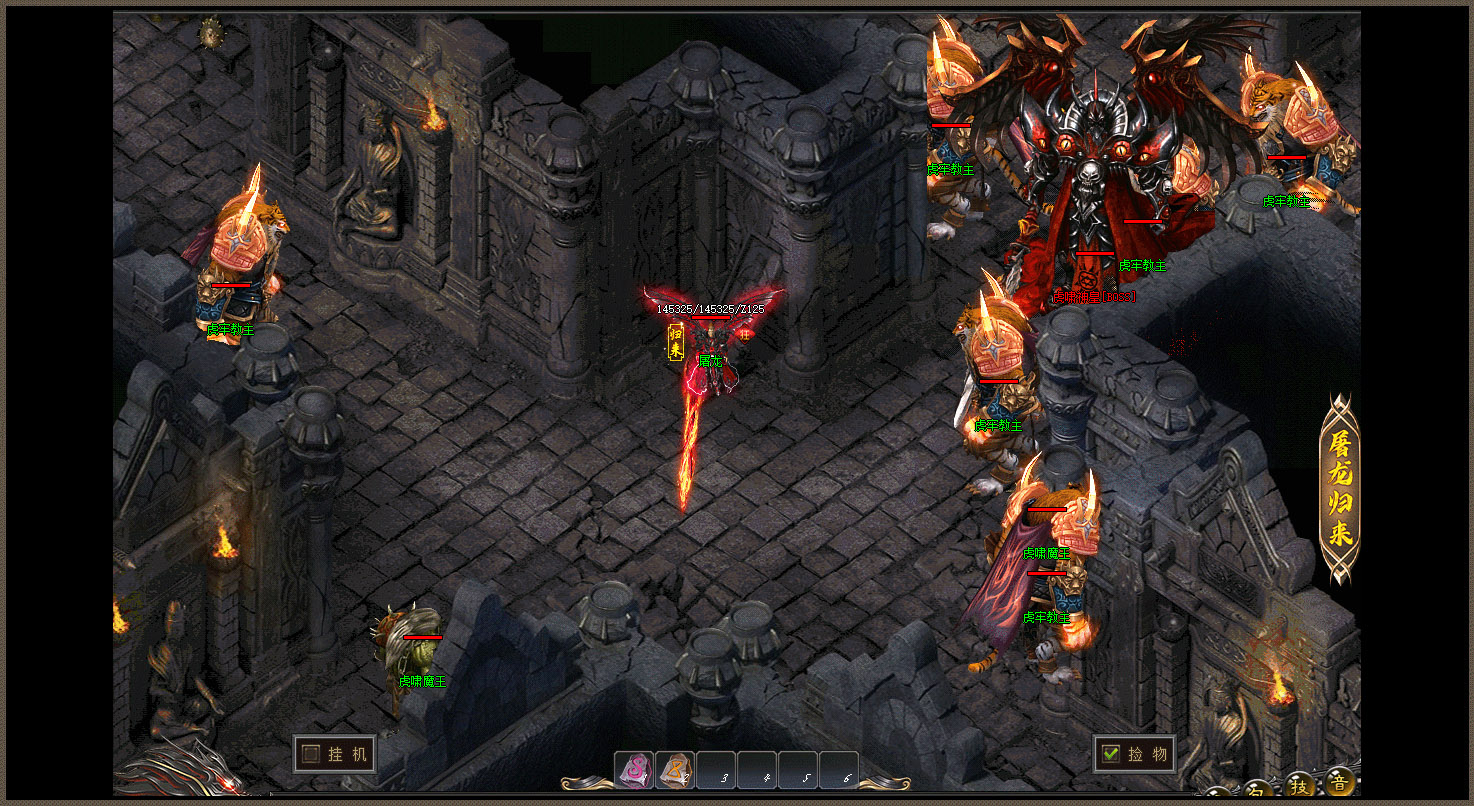1474x806 pixels.
Task: Toggle the 捡物 auto-pickup checkbox
Action: tap(1109, 754)
